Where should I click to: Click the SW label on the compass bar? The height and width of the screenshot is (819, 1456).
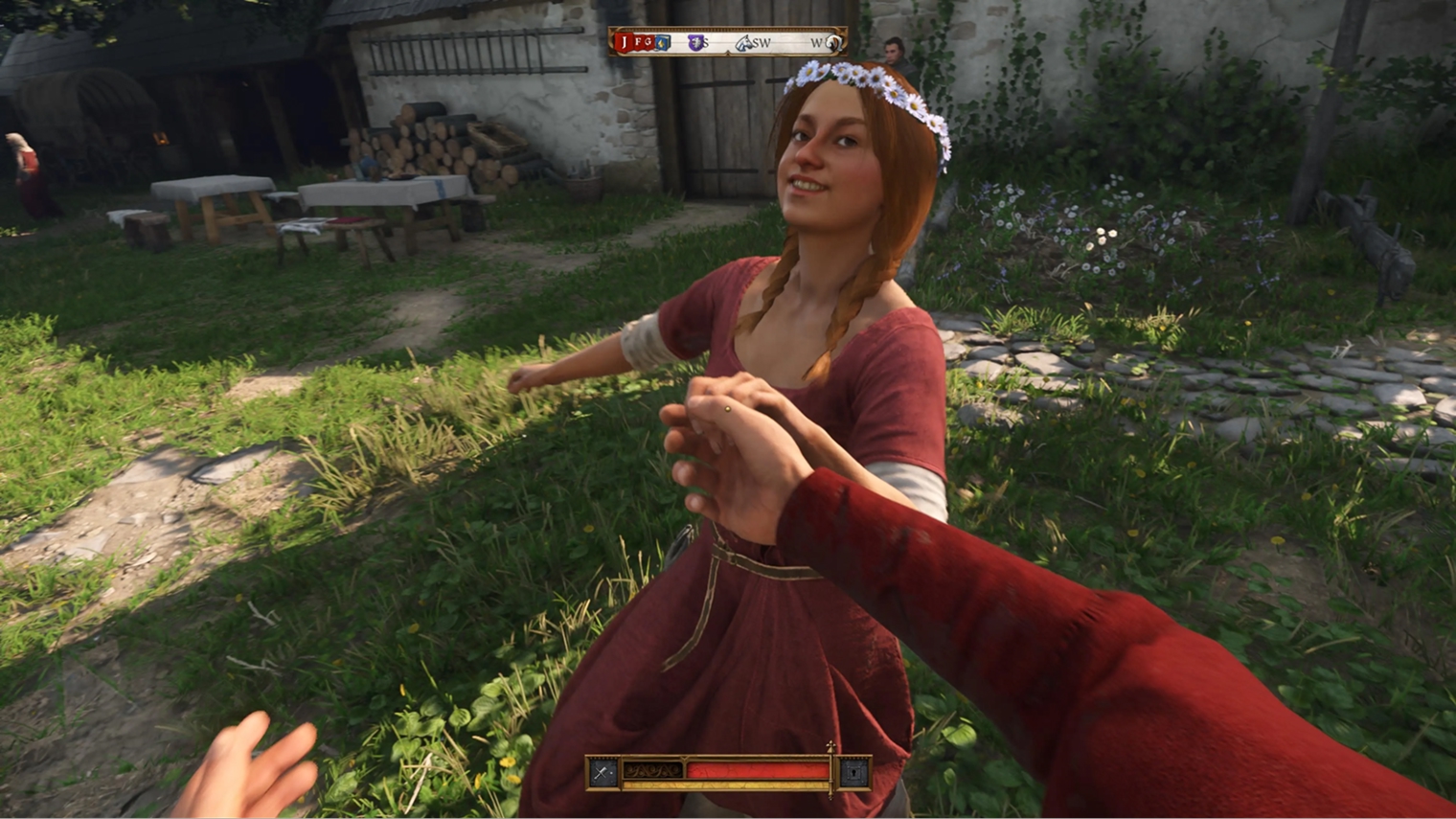(762, 43)
